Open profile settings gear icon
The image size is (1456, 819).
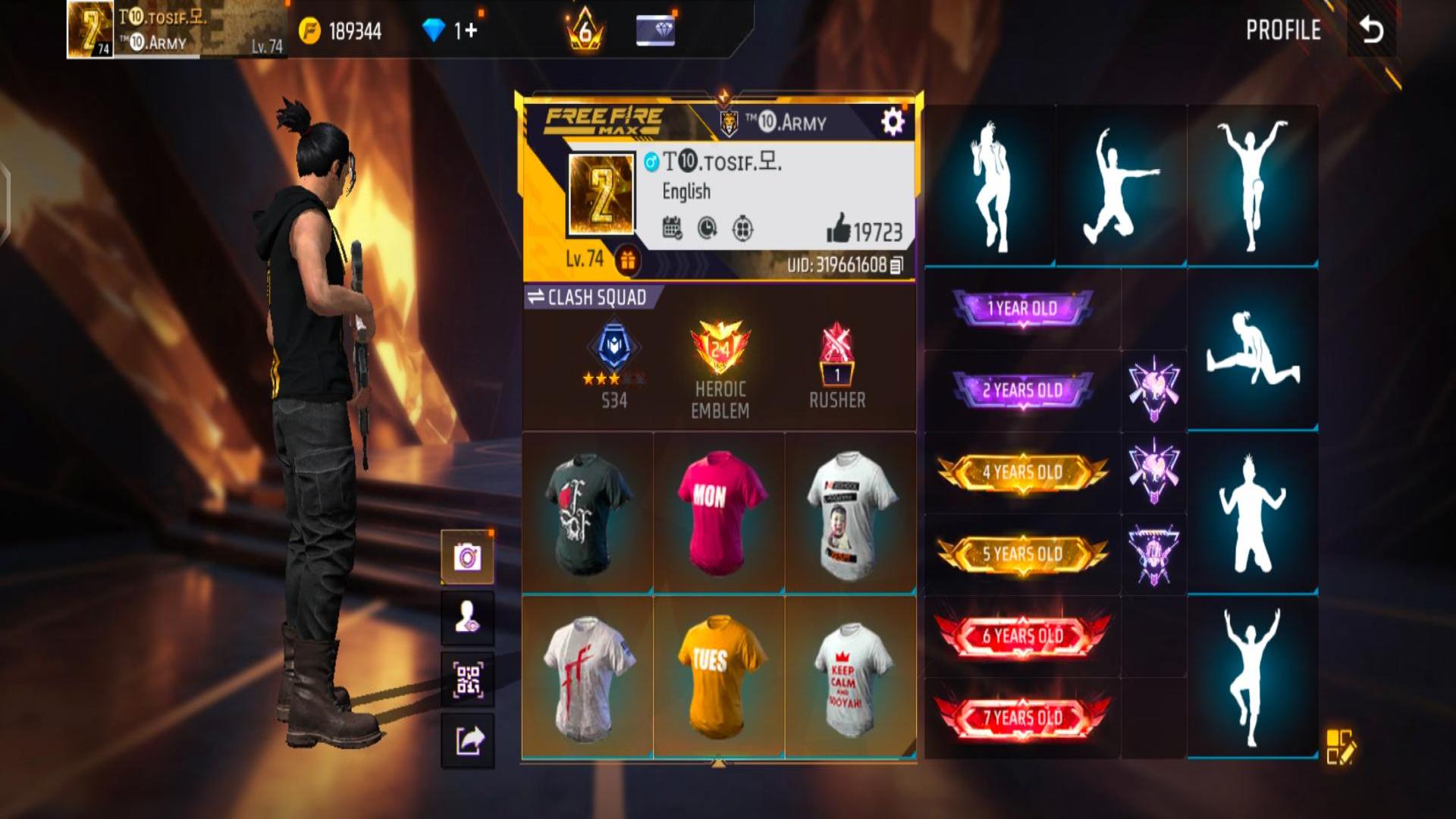tap(892, 121)
